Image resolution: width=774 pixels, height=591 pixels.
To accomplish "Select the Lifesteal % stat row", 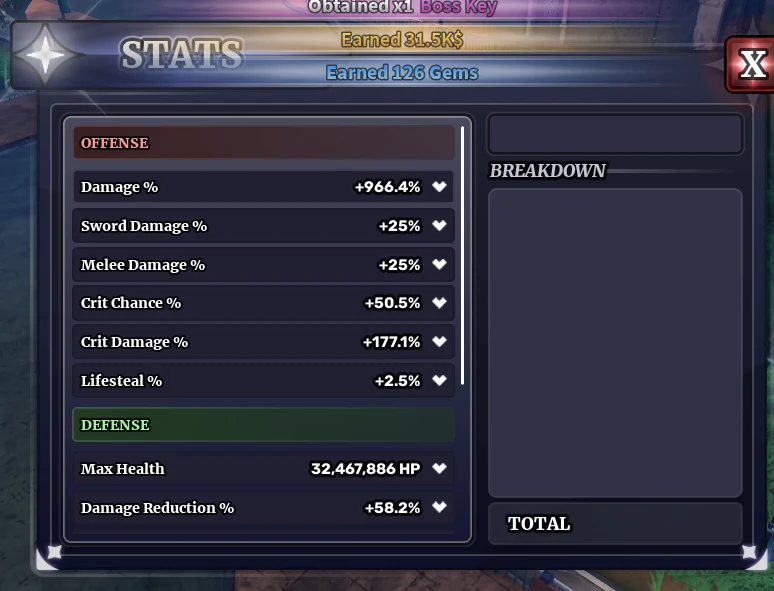I will (x=264, y=381).
